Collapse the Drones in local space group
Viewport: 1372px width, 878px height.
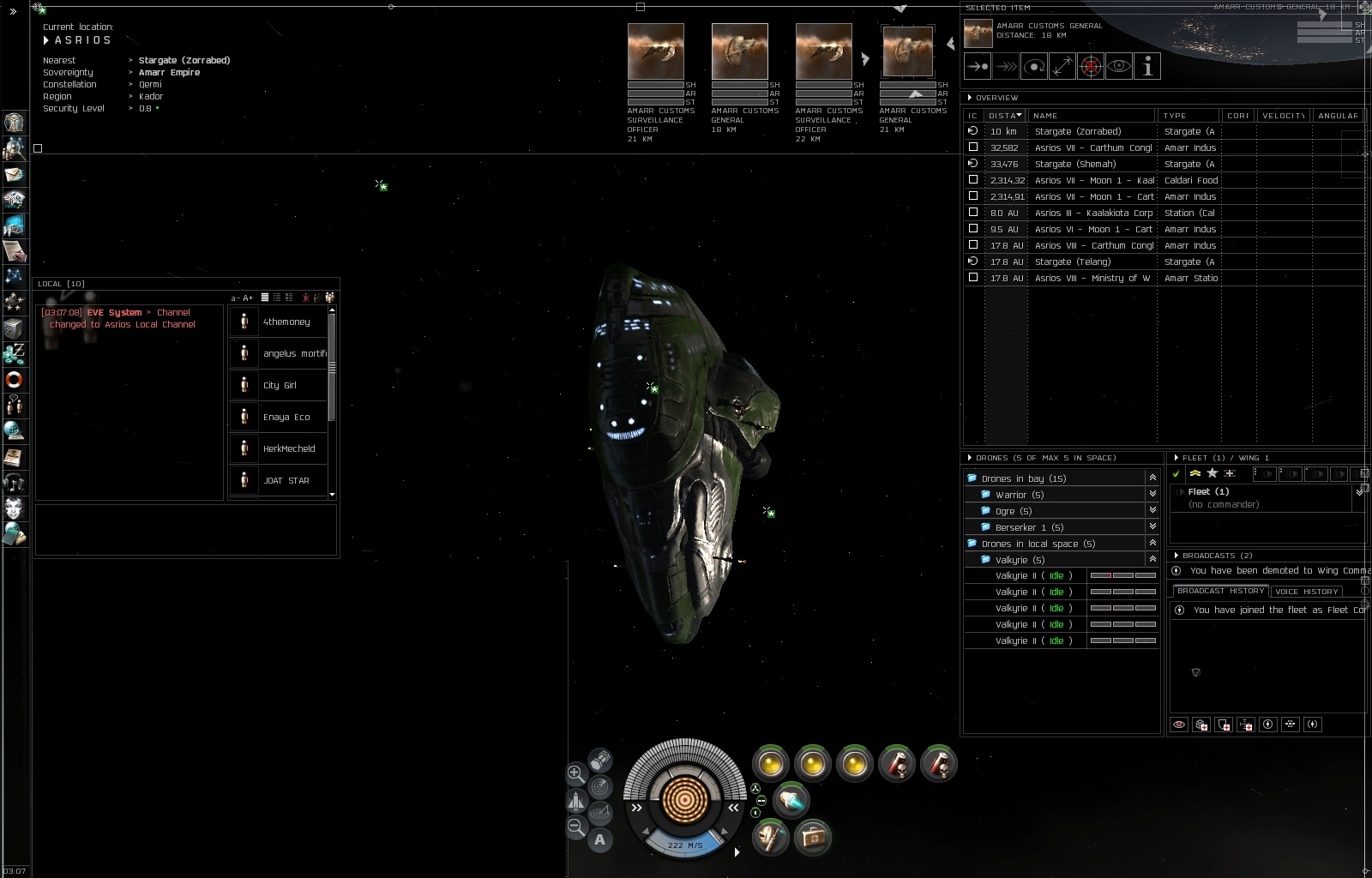[x=1152, y=544]
